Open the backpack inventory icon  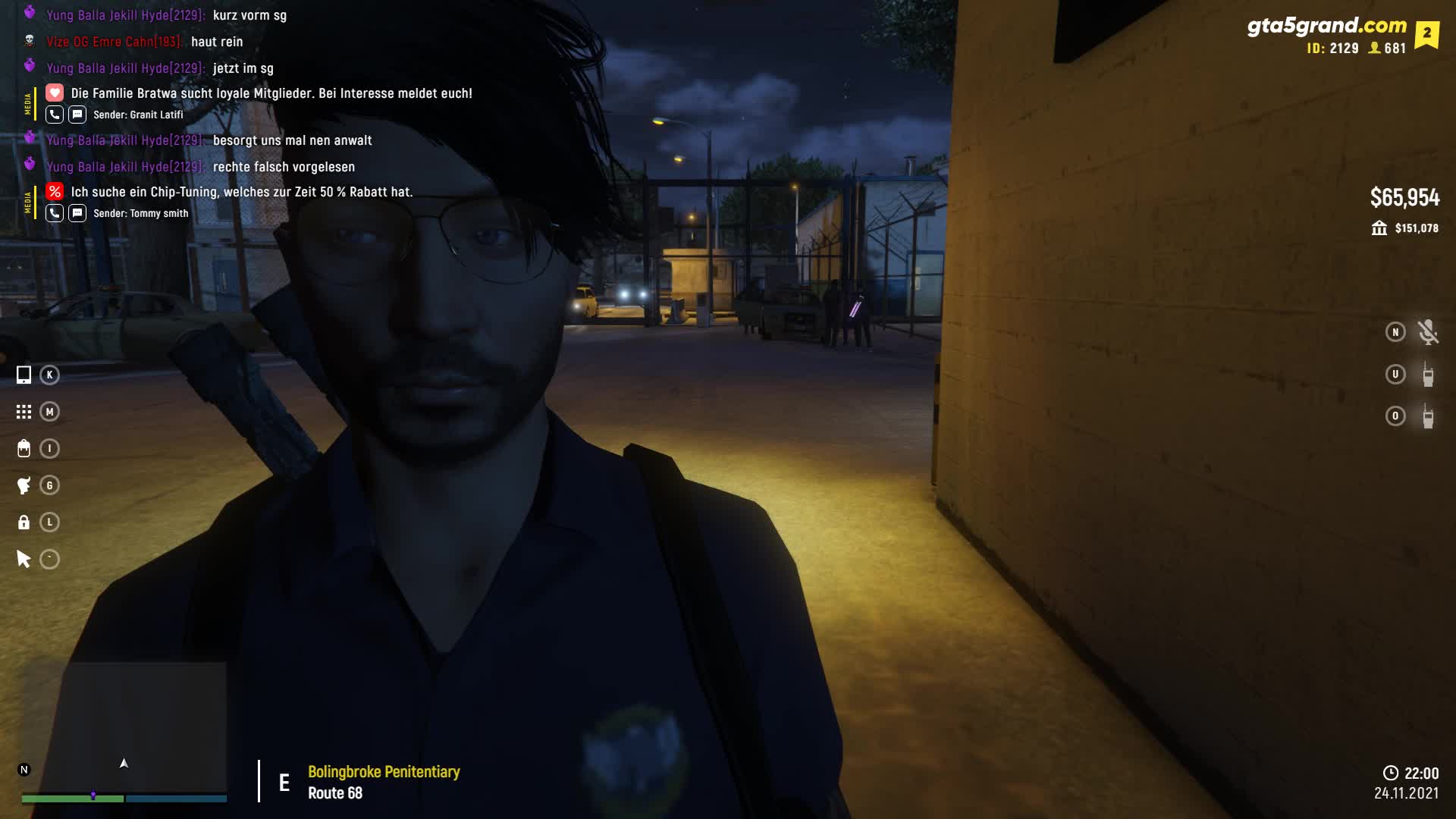click(24, 448)
